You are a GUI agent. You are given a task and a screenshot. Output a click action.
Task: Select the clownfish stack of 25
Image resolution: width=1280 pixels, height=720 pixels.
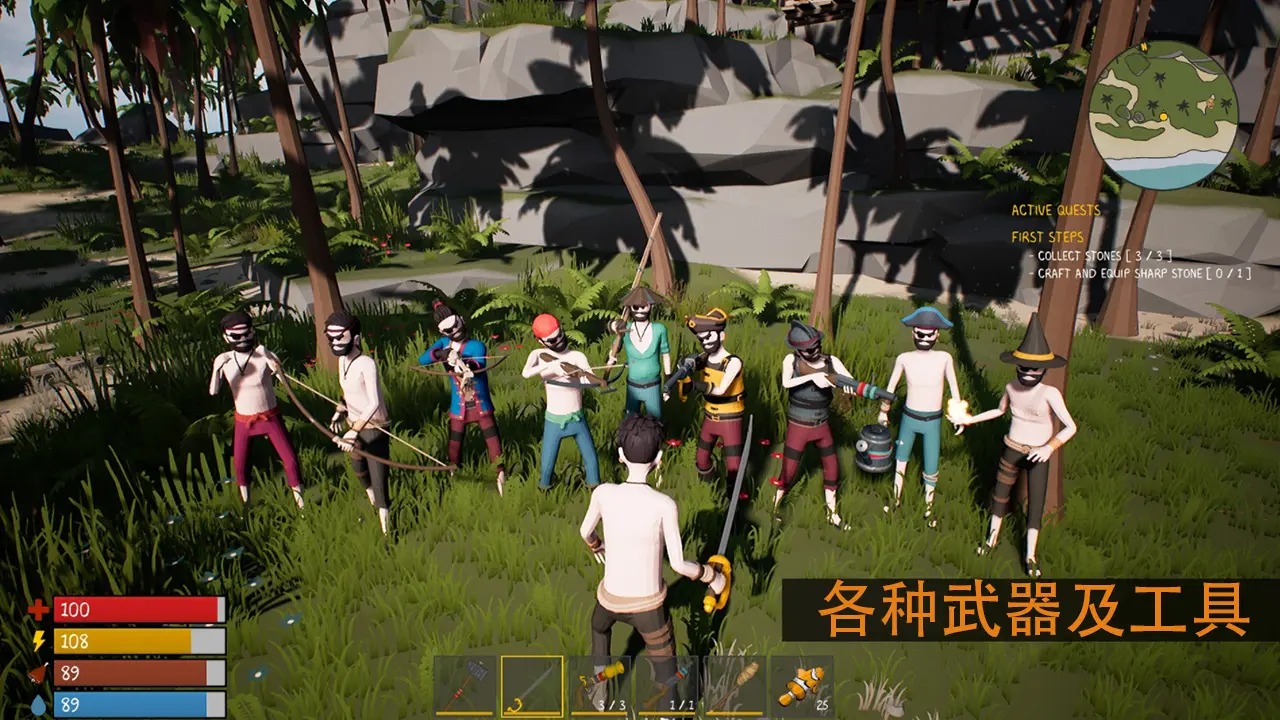pos(802,682)
